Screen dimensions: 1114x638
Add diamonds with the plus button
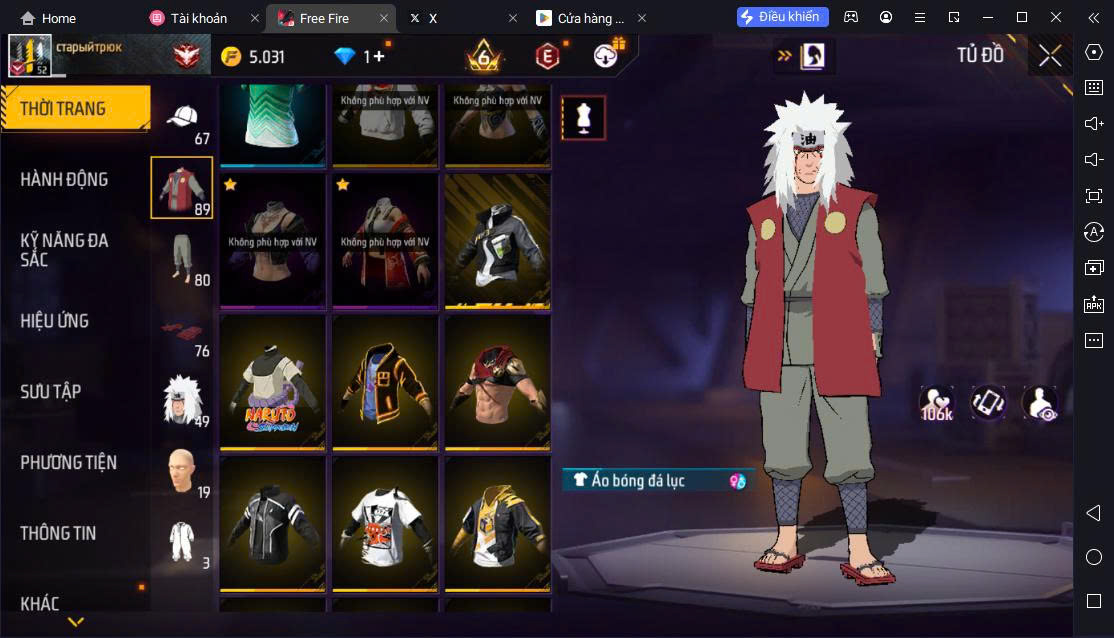point(379,56)
